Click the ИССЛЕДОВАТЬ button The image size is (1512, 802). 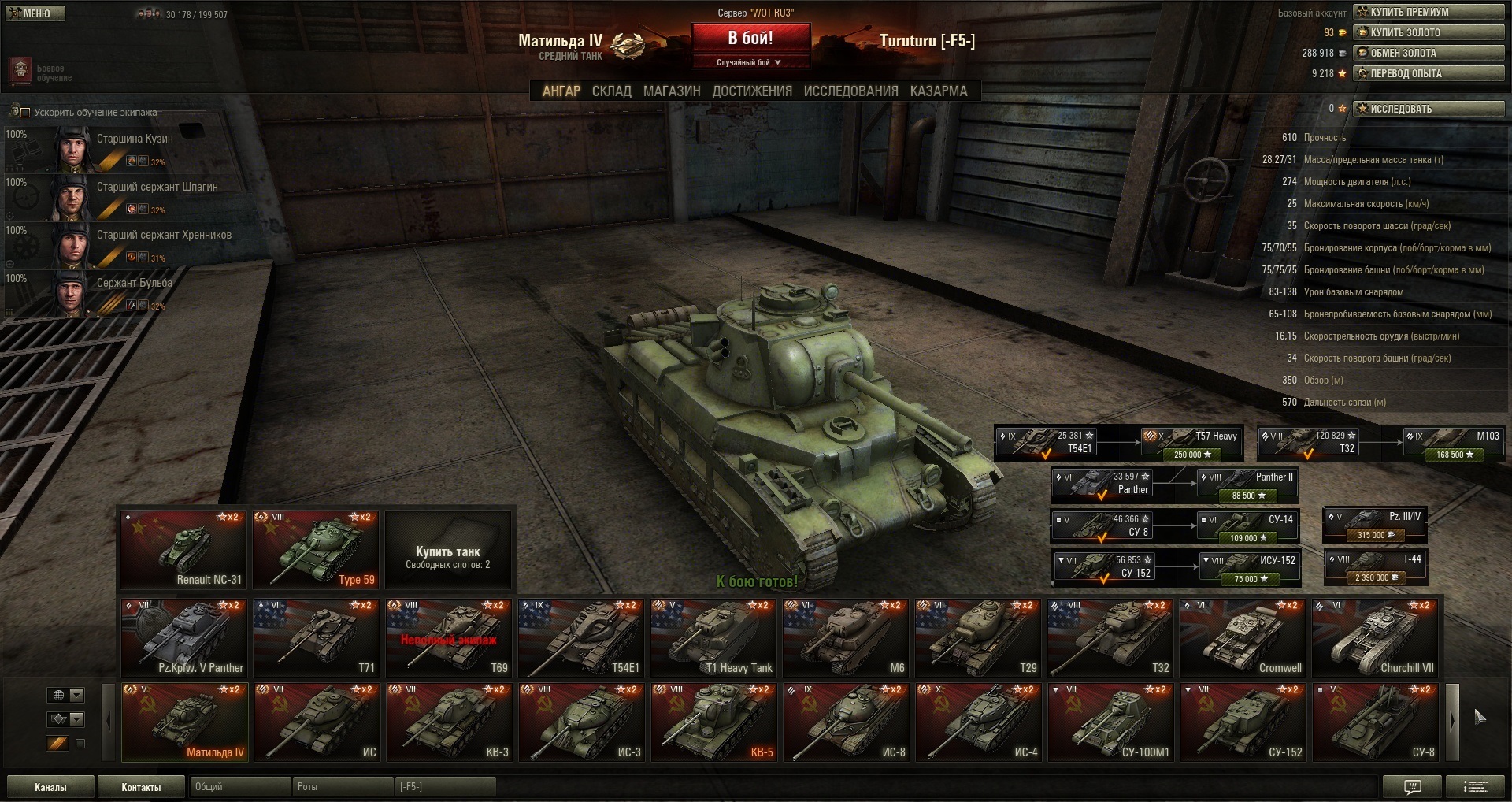tap(1428, 109)
